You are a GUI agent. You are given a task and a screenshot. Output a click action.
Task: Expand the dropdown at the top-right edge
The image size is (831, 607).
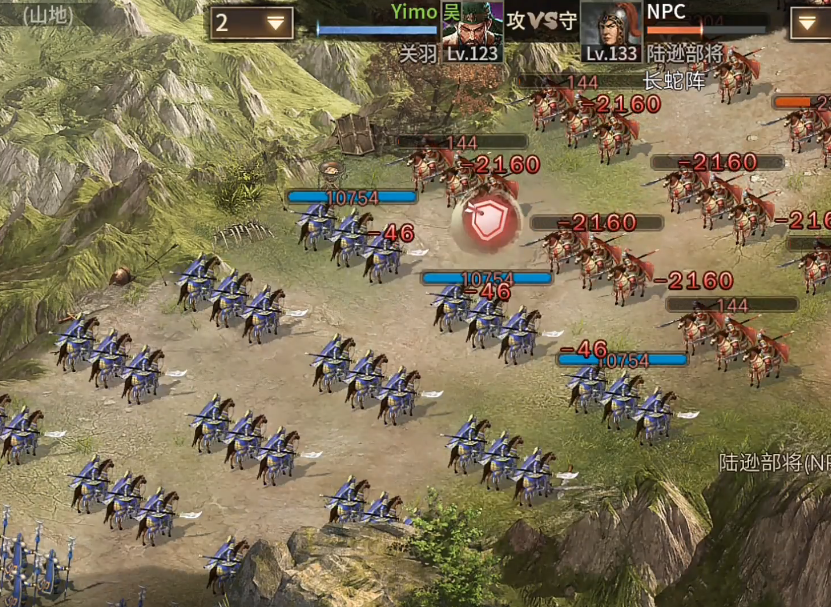pos(812,23)
